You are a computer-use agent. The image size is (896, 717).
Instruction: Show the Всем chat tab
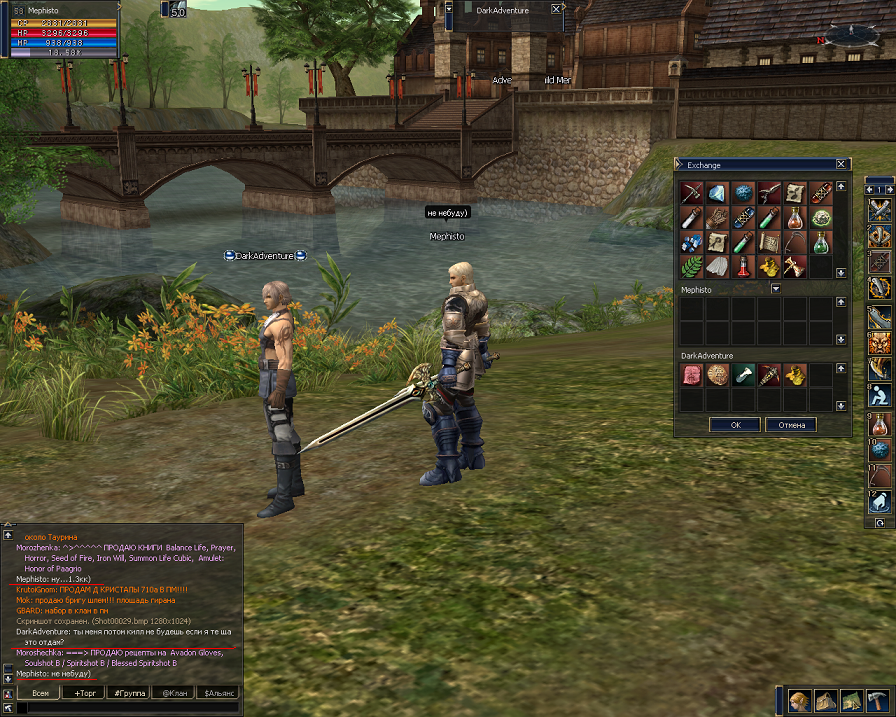coord(40,692)
